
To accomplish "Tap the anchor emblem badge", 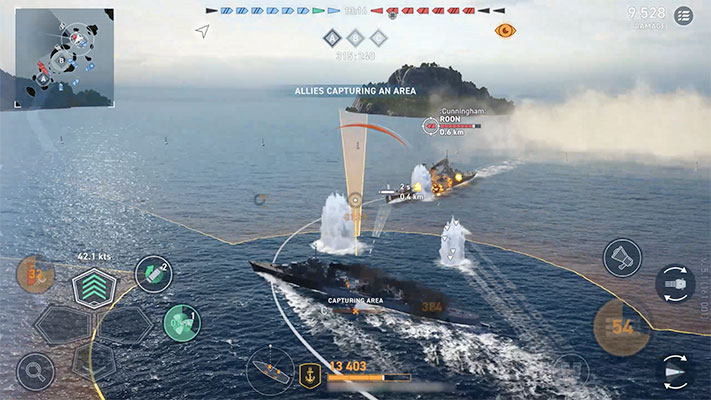I will [x=310, y=376].
